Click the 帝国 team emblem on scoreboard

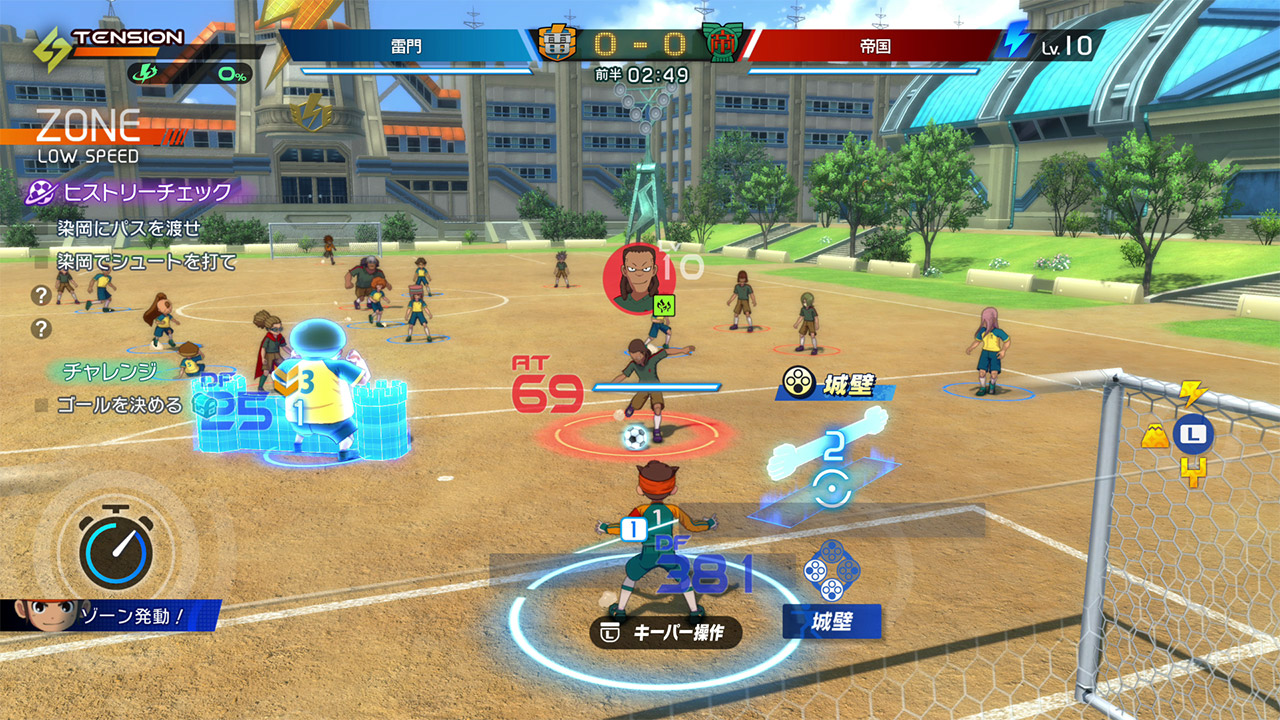[x=722, y=44]
